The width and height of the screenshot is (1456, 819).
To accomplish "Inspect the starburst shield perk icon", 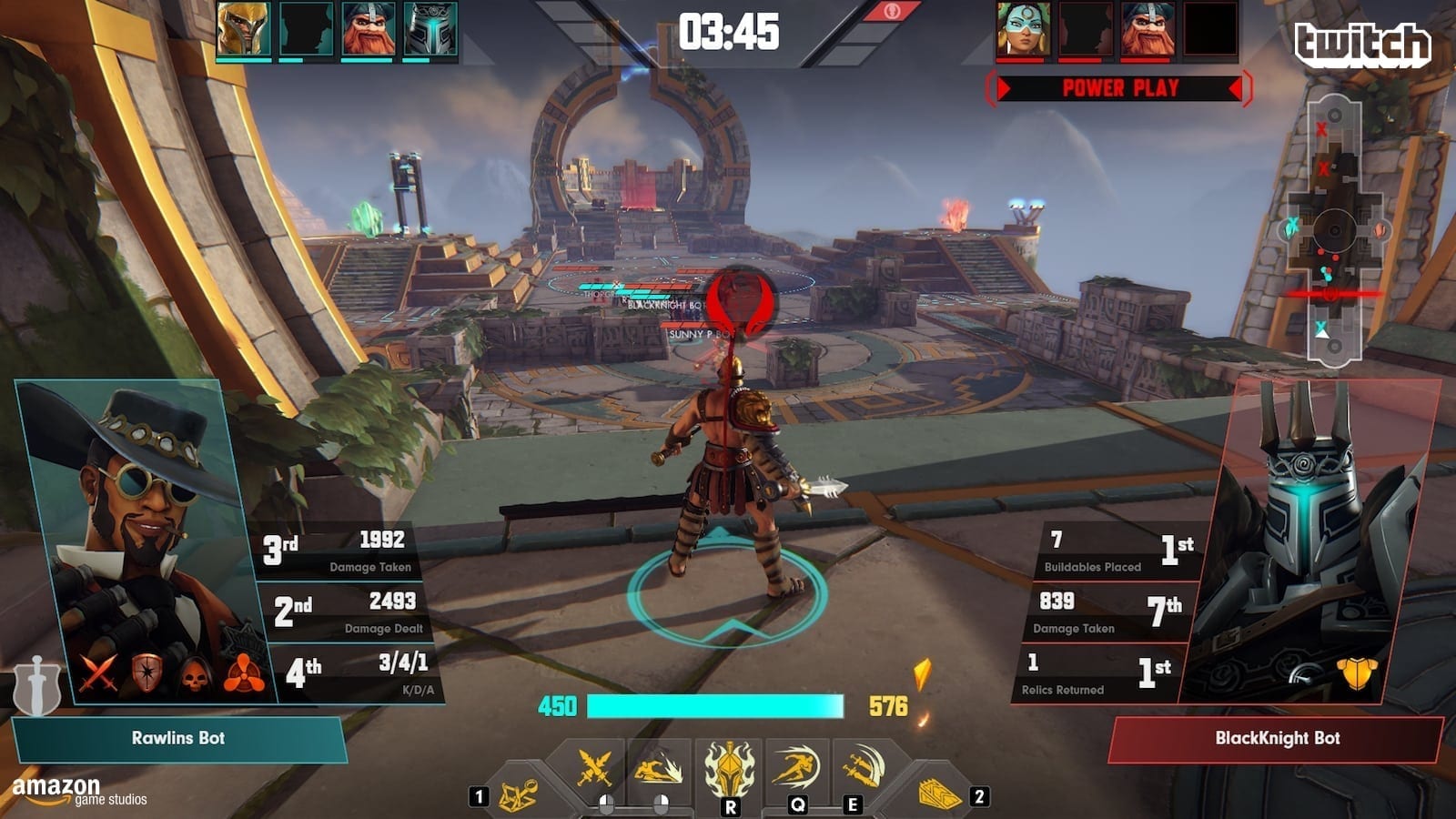I will [147, 673].
